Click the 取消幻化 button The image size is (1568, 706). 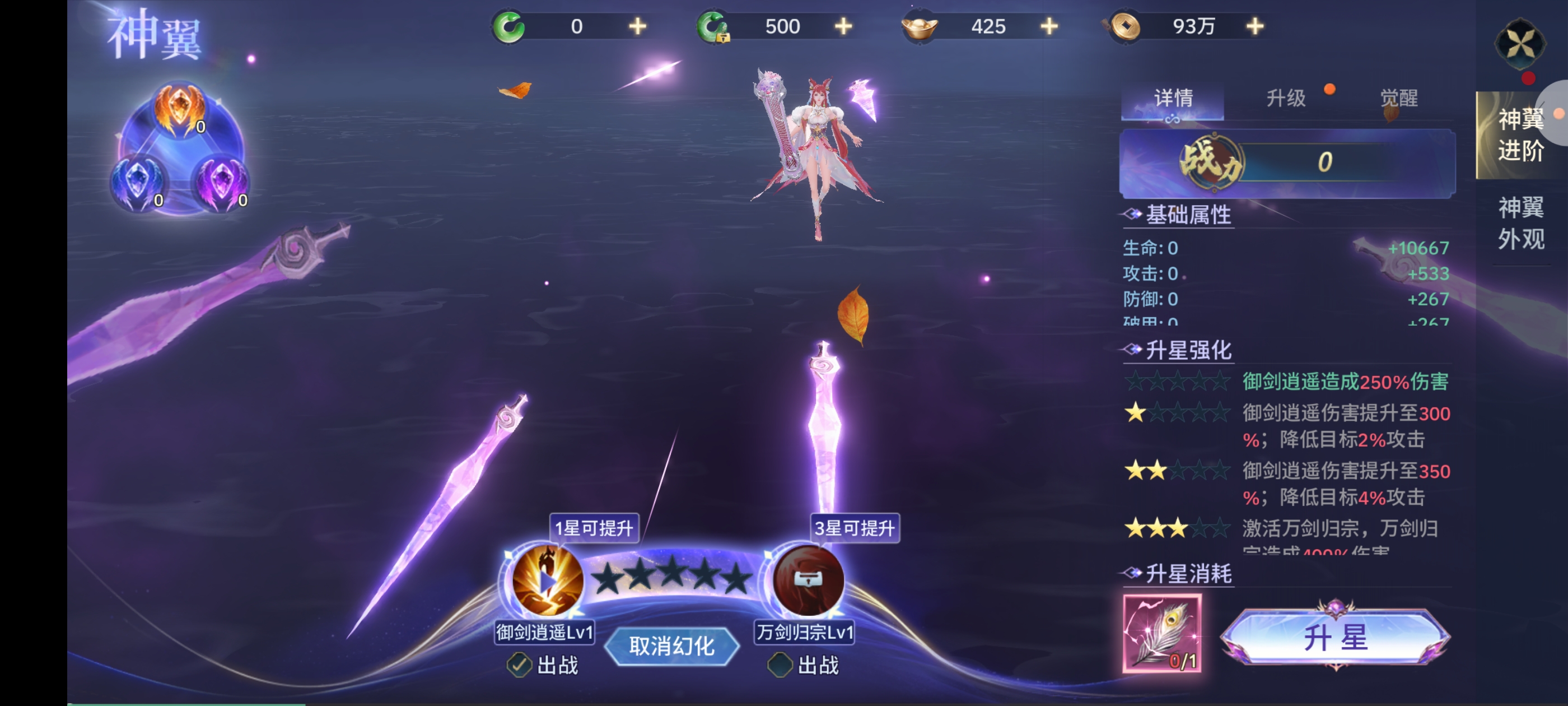[671, 646]
